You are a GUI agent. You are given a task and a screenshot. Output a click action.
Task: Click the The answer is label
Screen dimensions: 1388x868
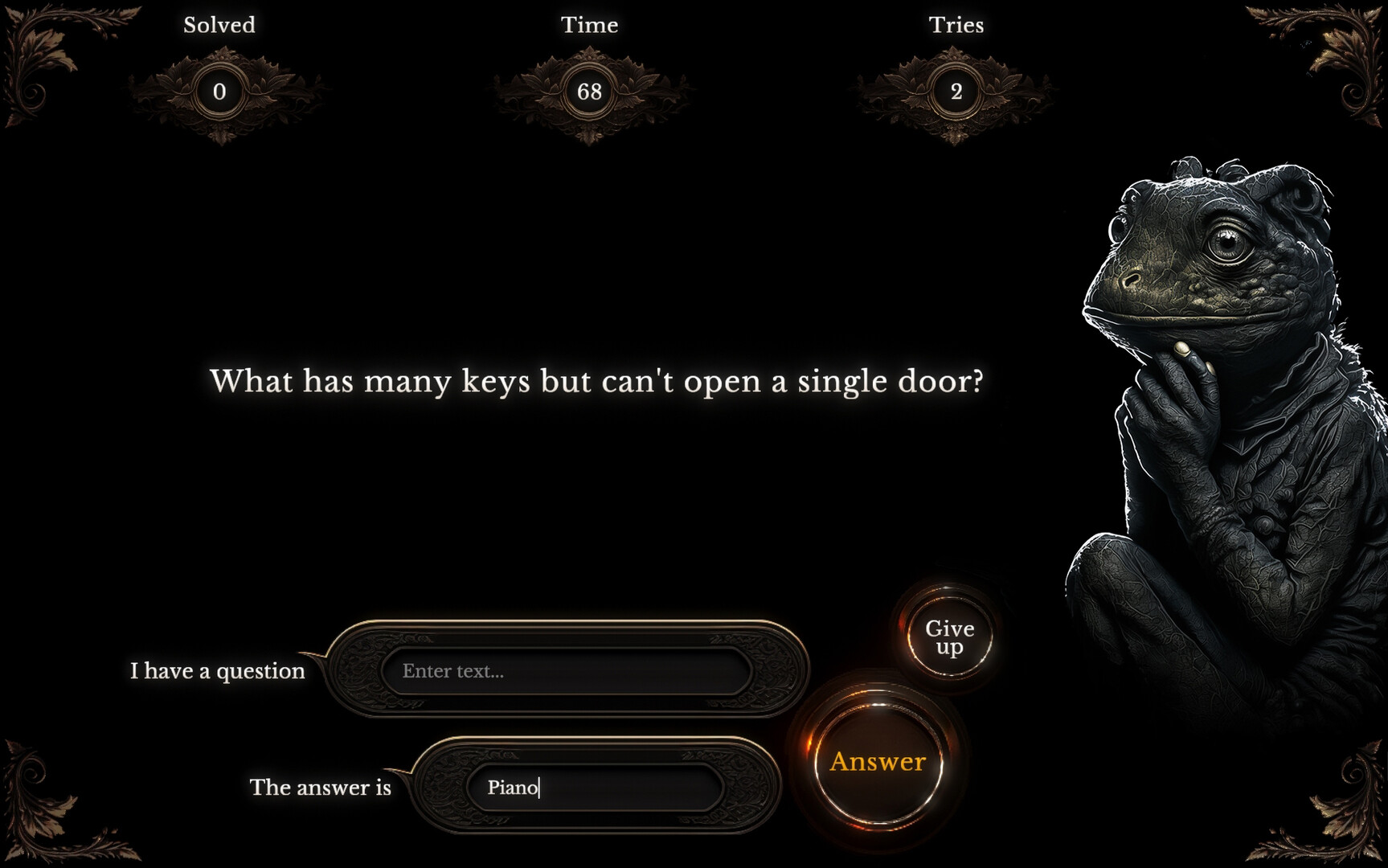pyautogui.click(x=320, y=788)
